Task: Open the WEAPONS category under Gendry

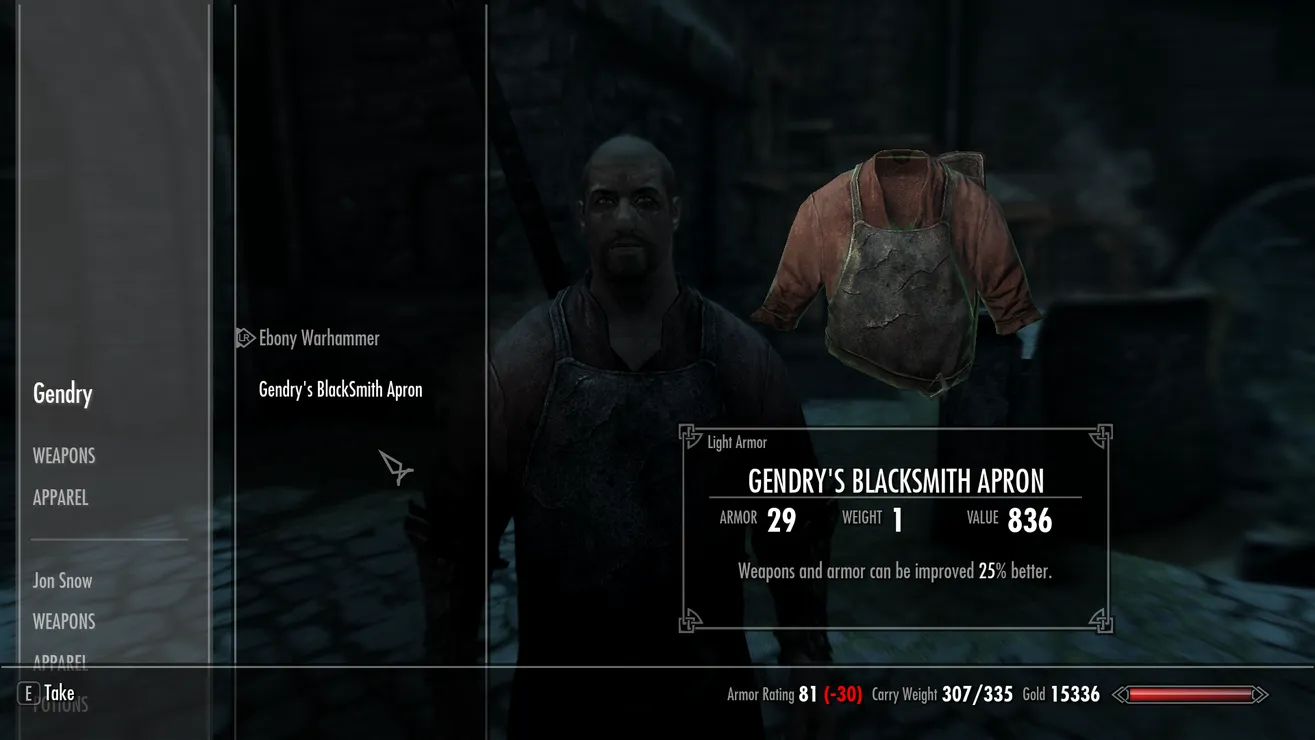Action: coord(64,456)
